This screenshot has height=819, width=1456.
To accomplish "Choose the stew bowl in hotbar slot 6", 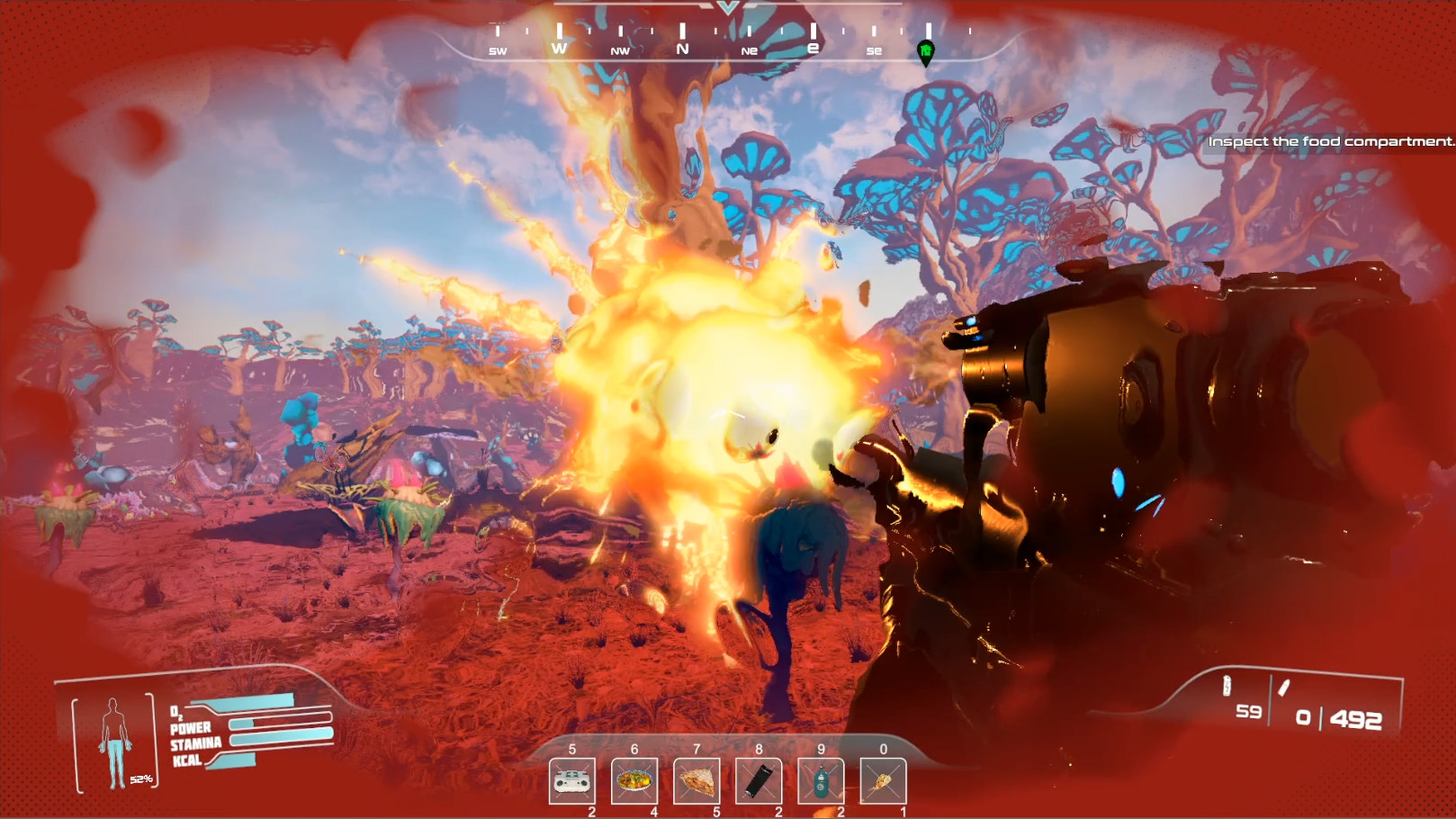I will 634,780.
